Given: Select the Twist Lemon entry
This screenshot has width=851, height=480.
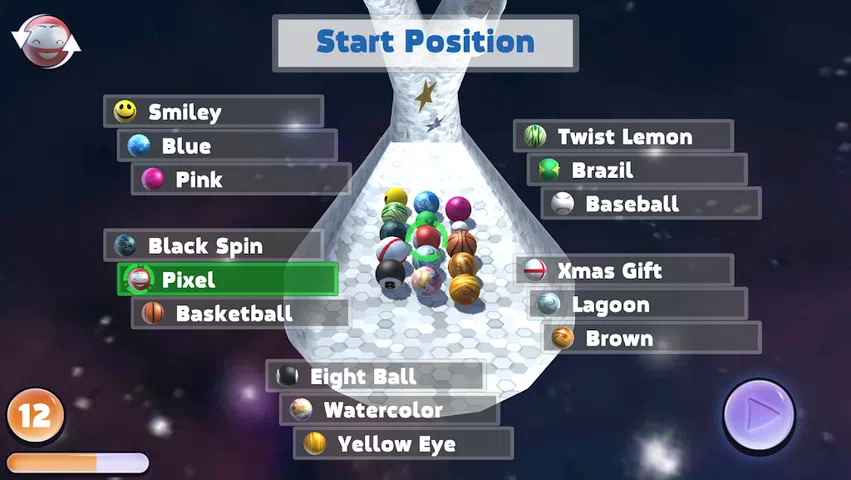Looking at the screenshot, I should point(623,136).
